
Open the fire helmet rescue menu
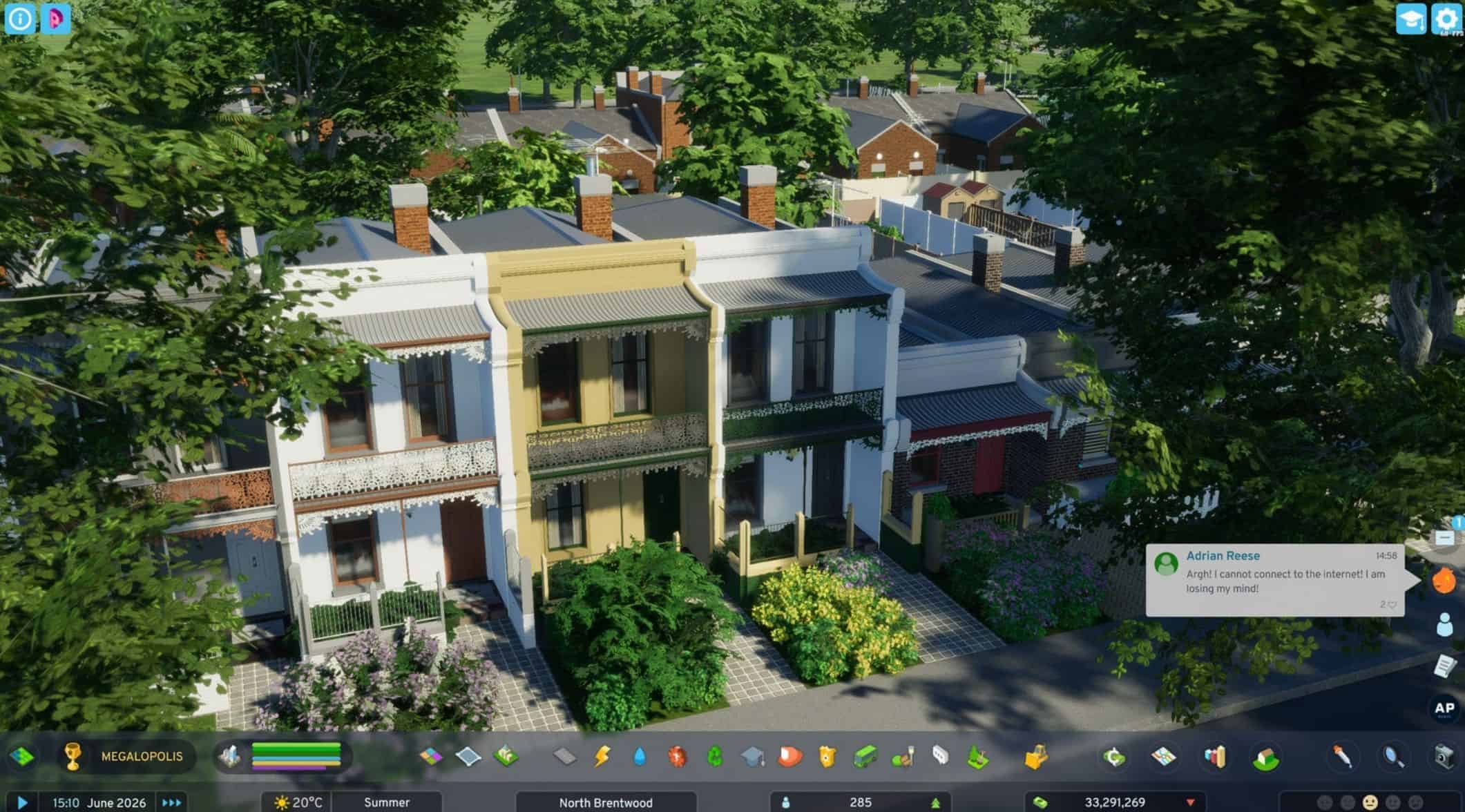pos(789,756)
